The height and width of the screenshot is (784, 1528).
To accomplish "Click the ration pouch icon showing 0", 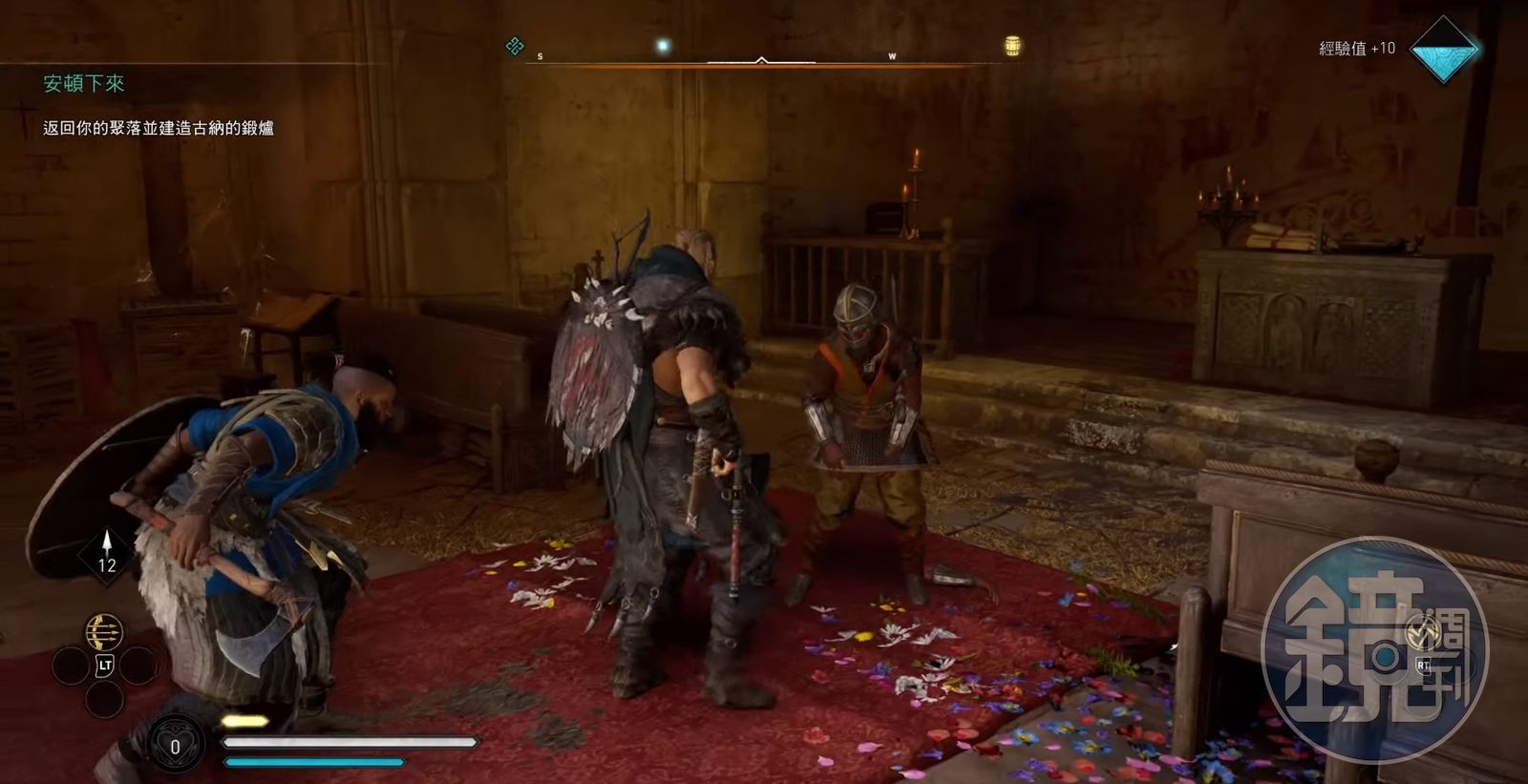I will tap(176, 746).
